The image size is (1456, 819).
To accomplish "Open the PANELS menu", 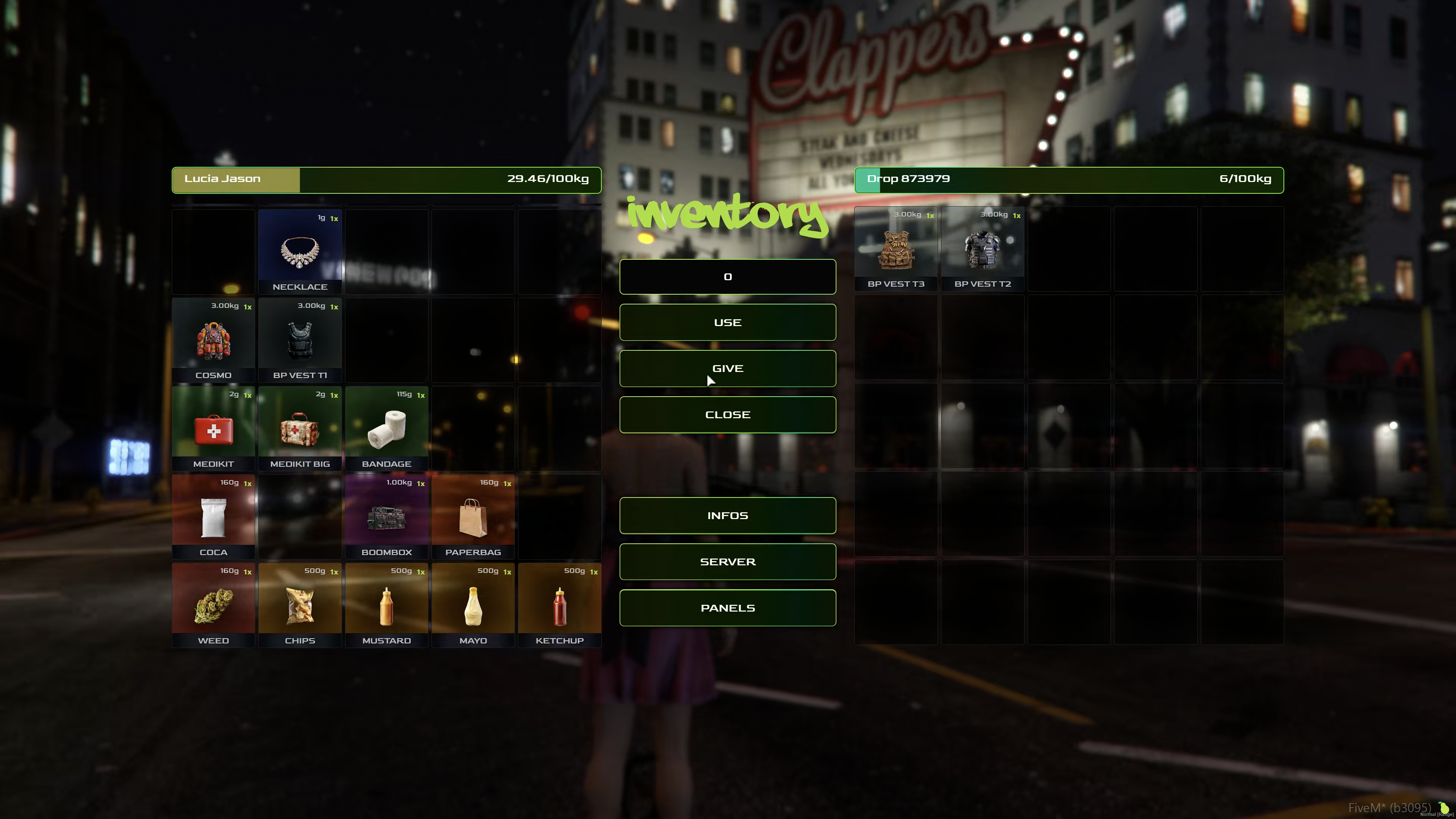I will (x=728, y=607).
